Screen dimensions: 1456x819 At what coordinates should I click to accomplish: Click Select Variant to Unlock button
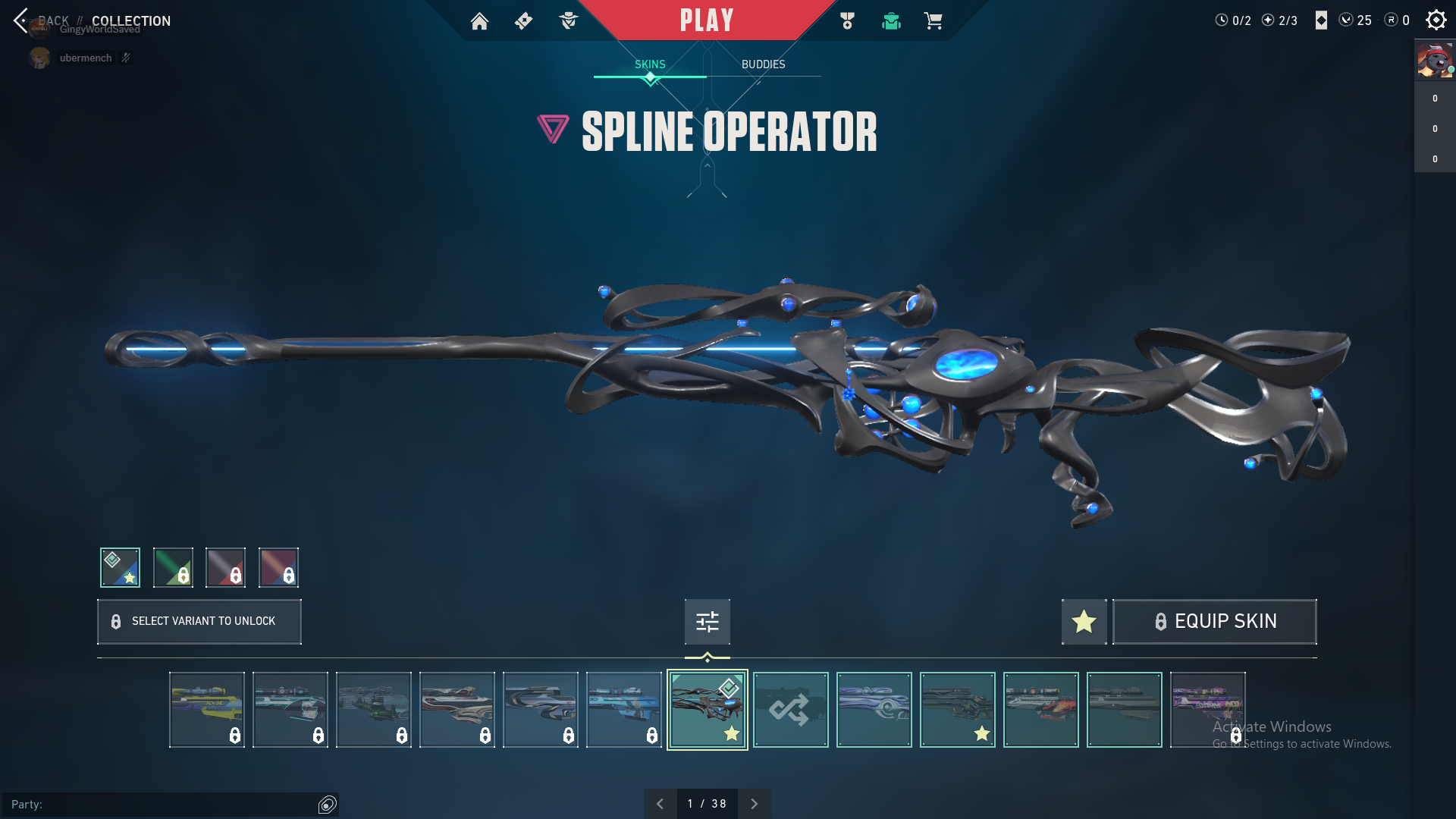tap(199, 622)
